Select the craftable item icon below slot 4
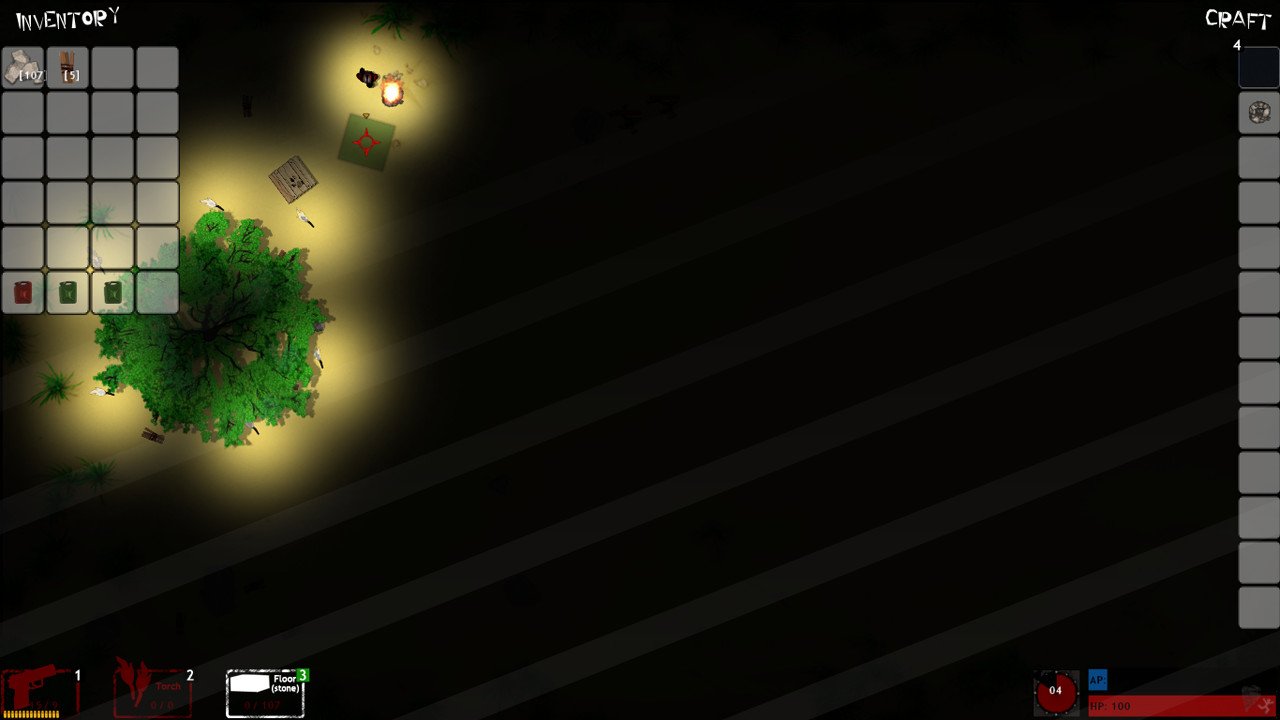 coord(1258,112)
